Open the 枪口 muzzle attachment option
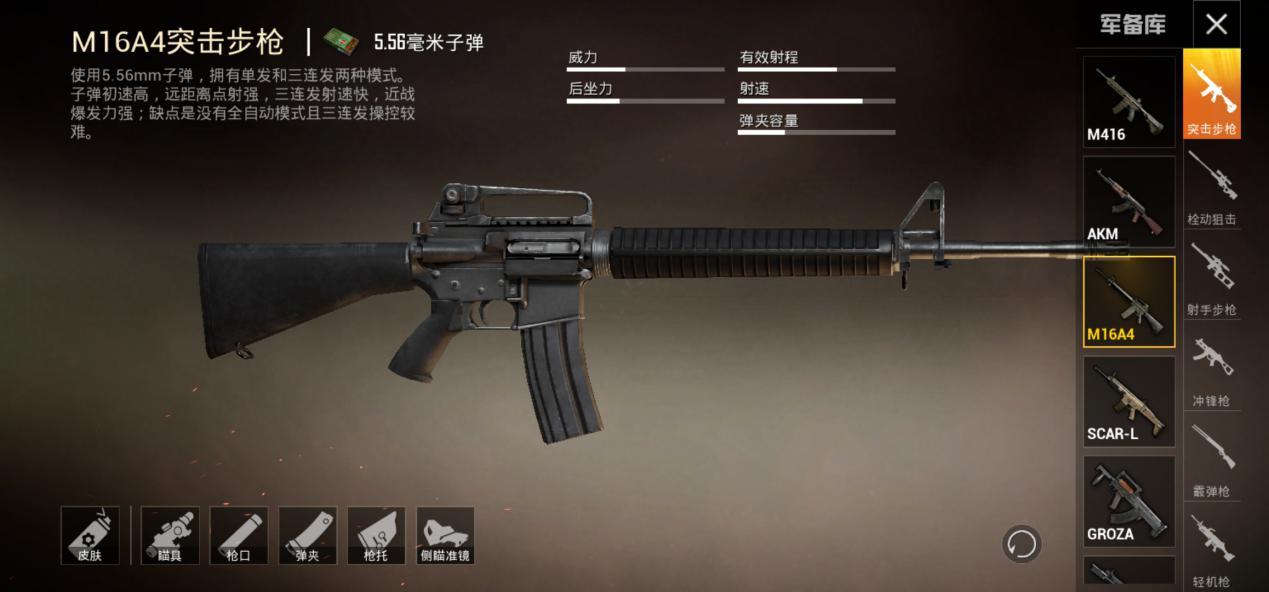 tap(239, 535)
